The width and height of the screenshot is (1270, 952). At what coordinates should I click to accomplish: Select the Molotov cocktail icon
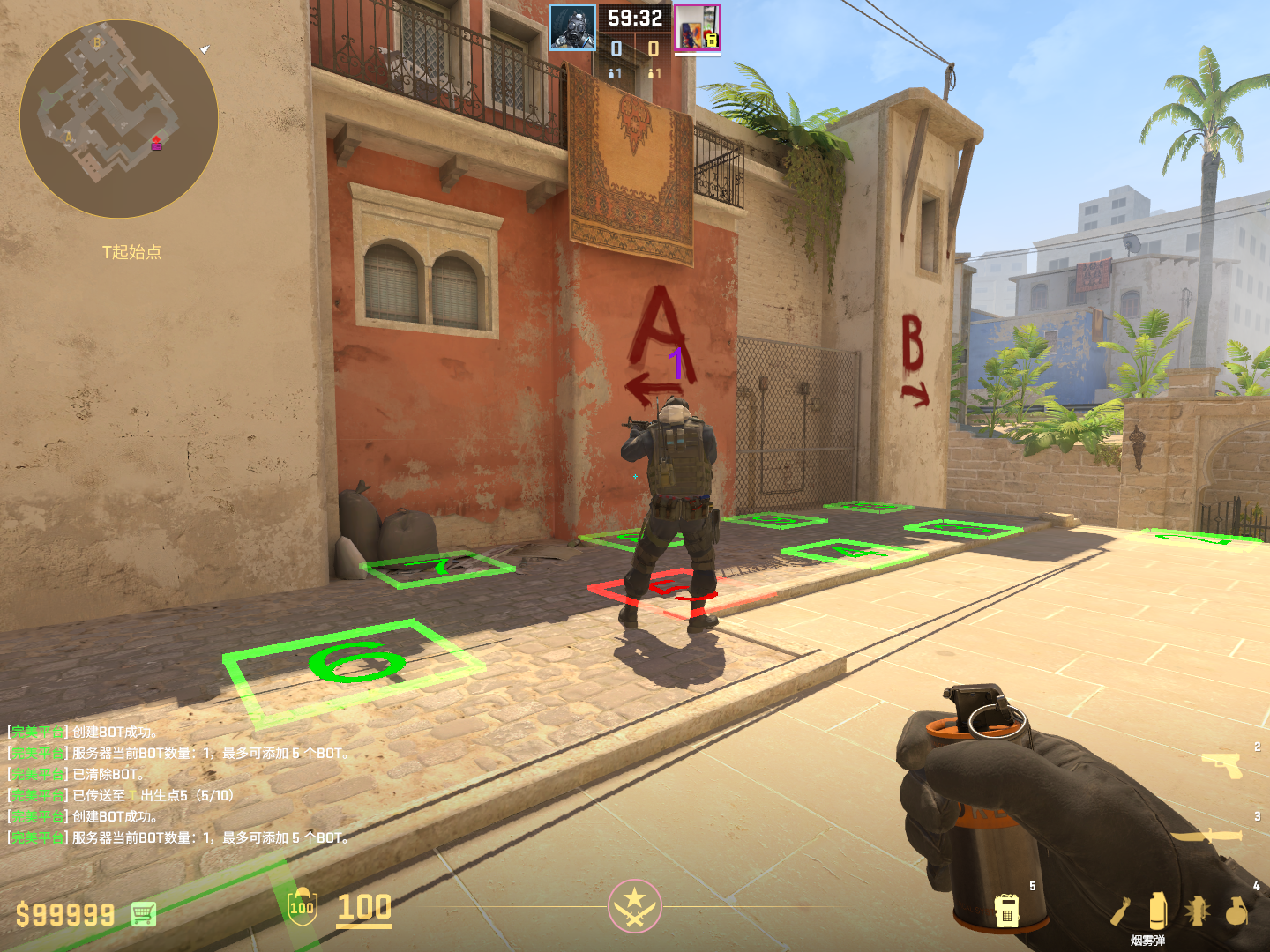(x=1121, y=911)
